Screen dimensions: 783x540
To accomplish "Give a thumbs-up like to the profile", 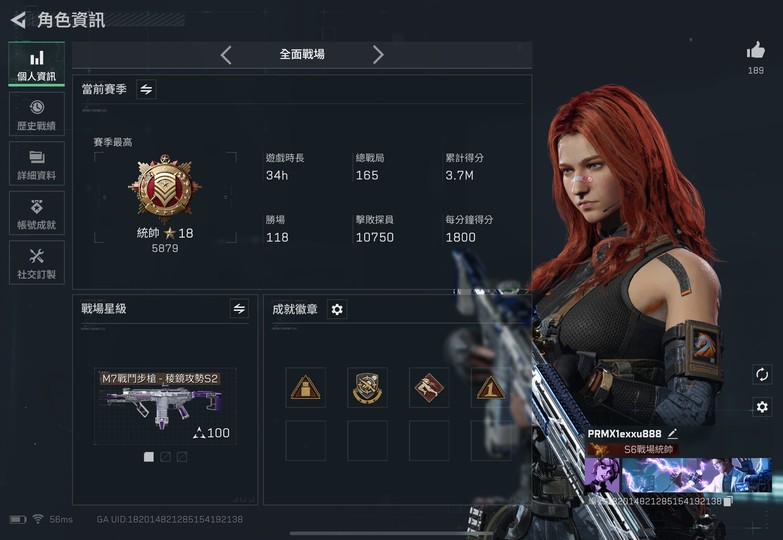I will point(756,50).
